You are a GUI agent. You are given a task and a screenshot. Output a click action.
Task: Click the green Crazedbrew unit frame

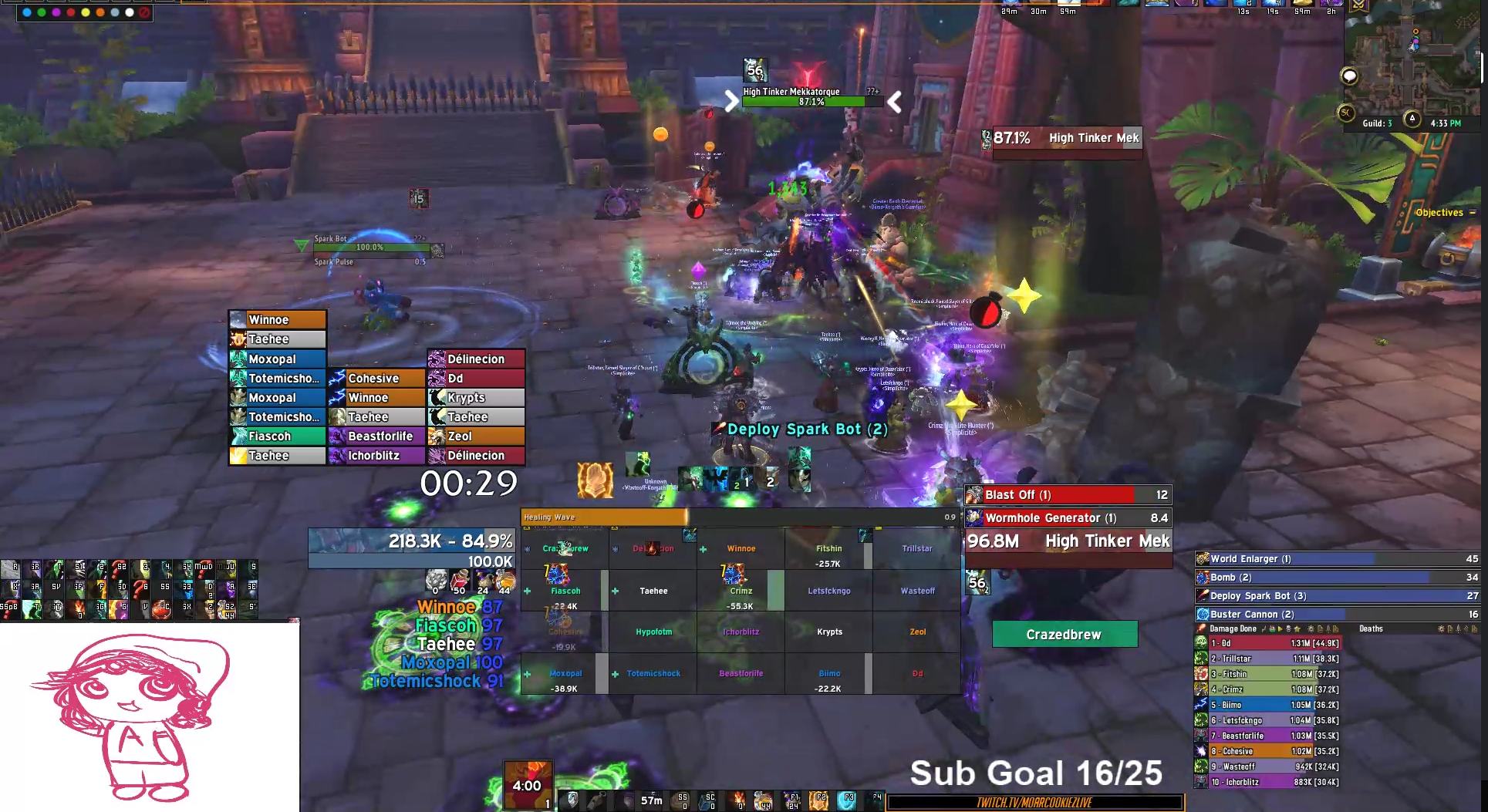[x=1064, y=635]
